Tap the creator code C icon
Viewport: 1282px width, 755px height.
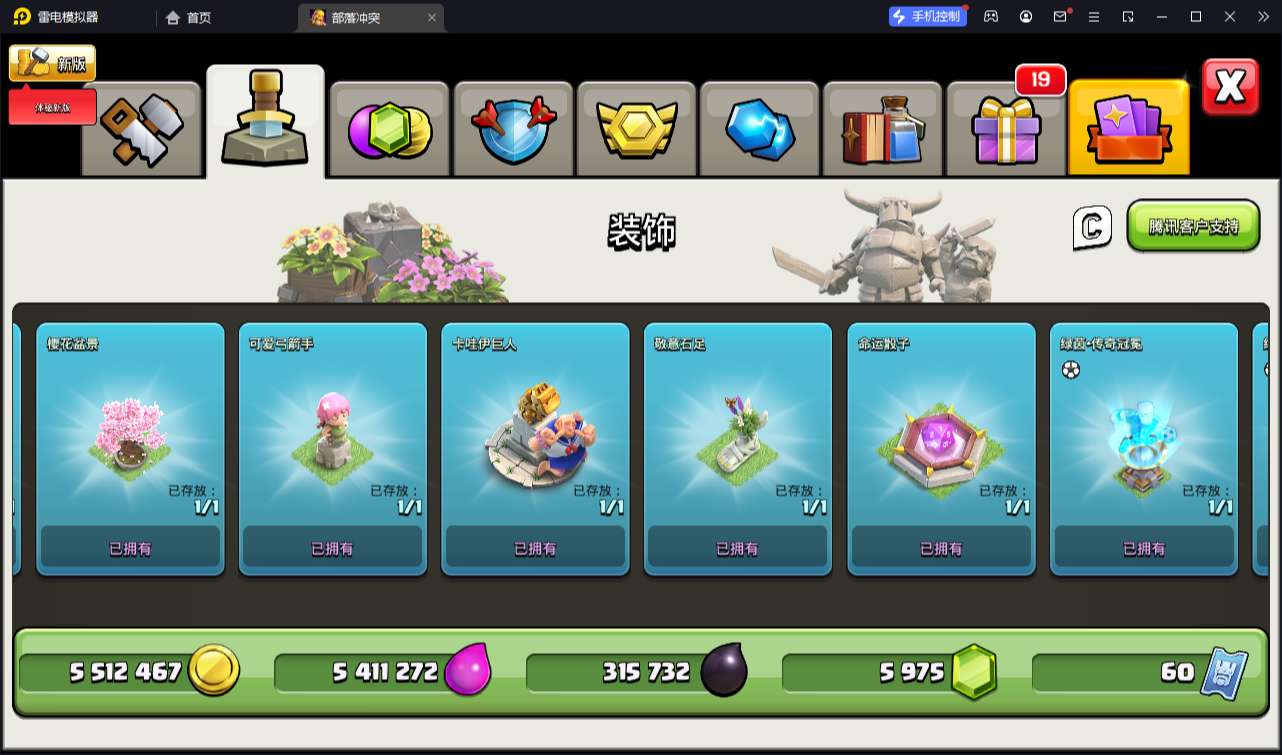[1092, 228]
